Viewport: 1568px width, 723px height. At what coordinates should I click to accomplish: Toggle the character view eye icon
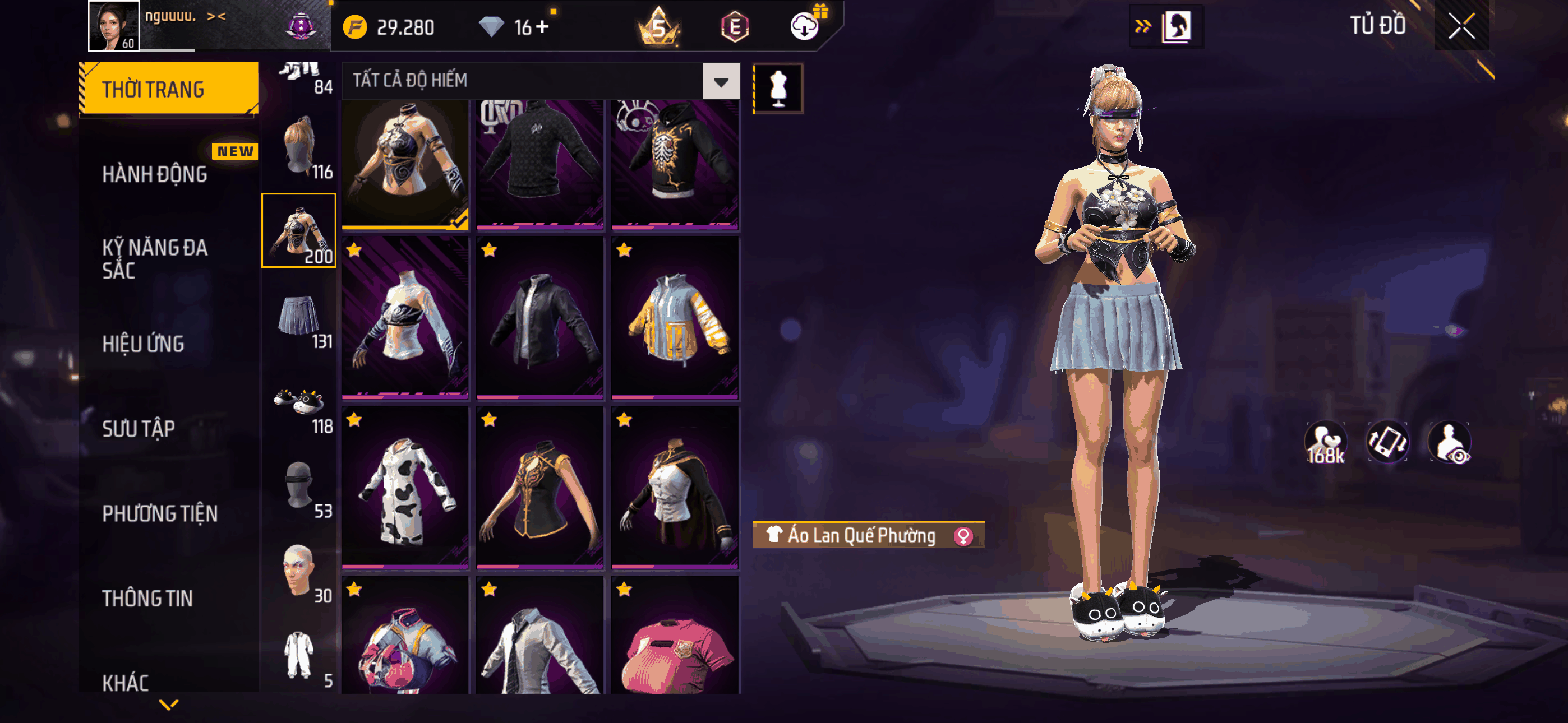click(1451, 442)
